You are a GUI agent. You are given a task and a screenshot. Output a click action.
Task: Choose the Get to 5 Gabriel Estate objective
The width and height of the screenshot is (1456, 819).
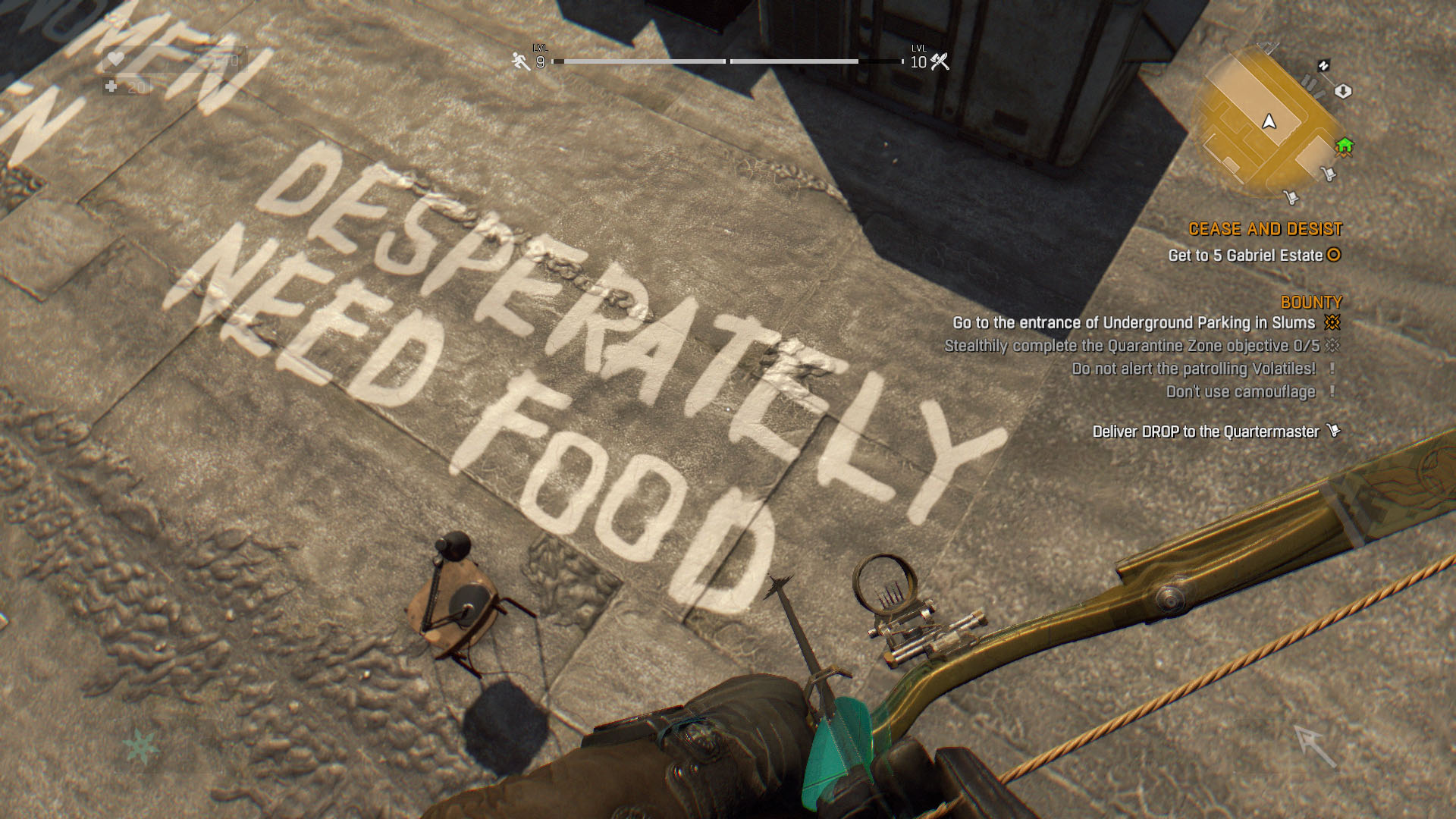(1245, 256)
